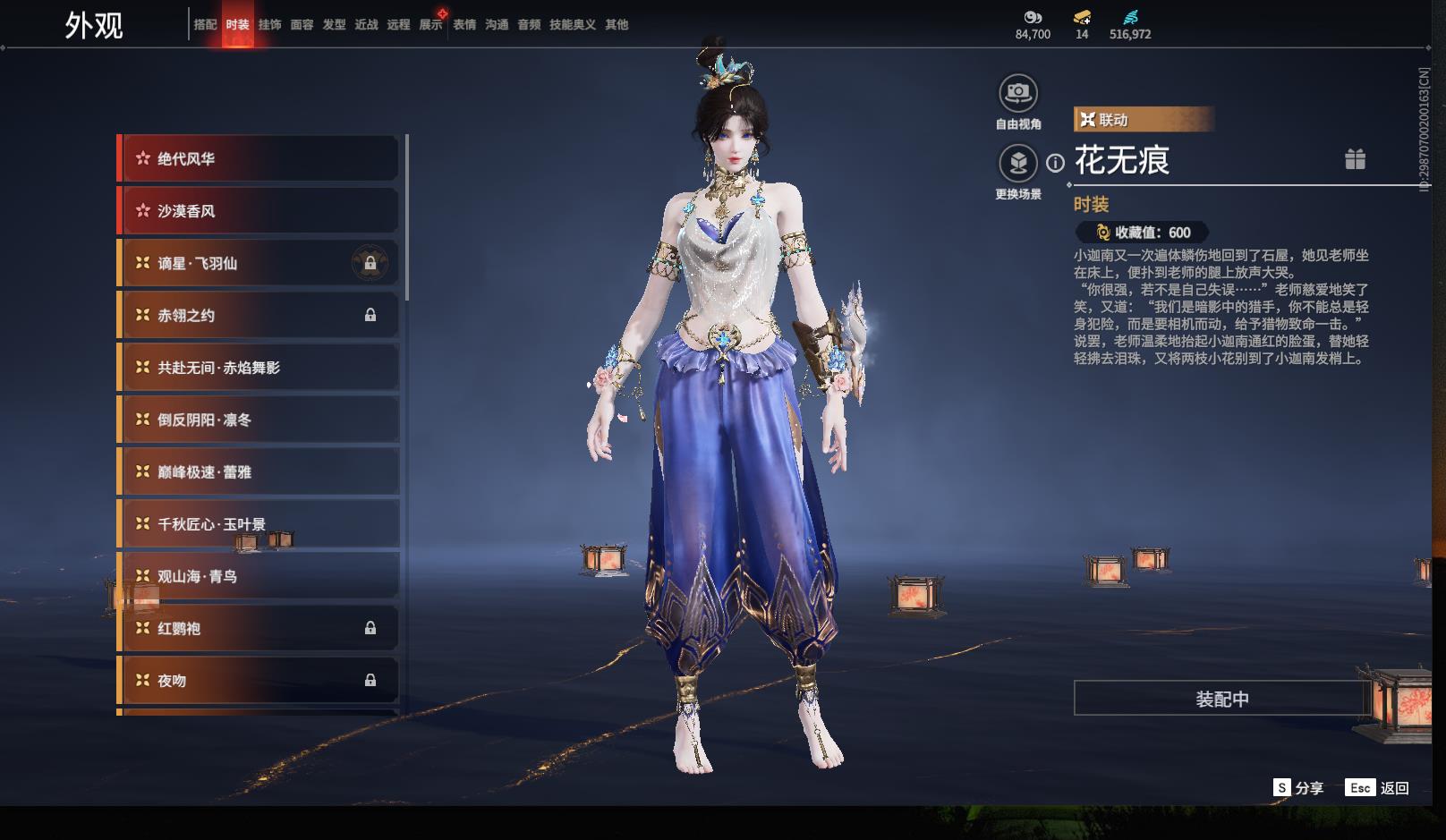Choose the 沙漠香风 outfit entry
The height and width of the screenshot is (840, 1446).
[259, 211]
